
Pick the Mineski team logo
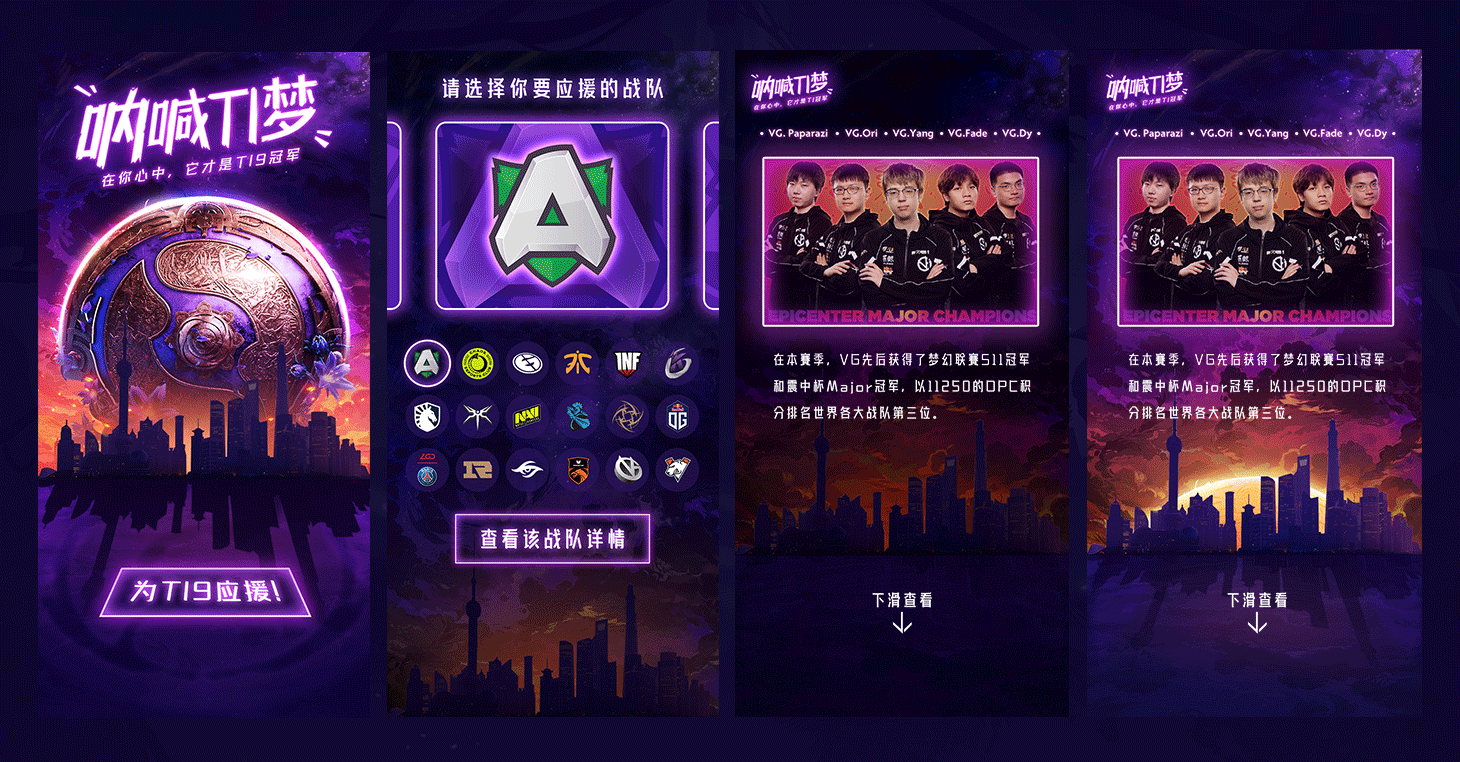click(x=477, y=417)
